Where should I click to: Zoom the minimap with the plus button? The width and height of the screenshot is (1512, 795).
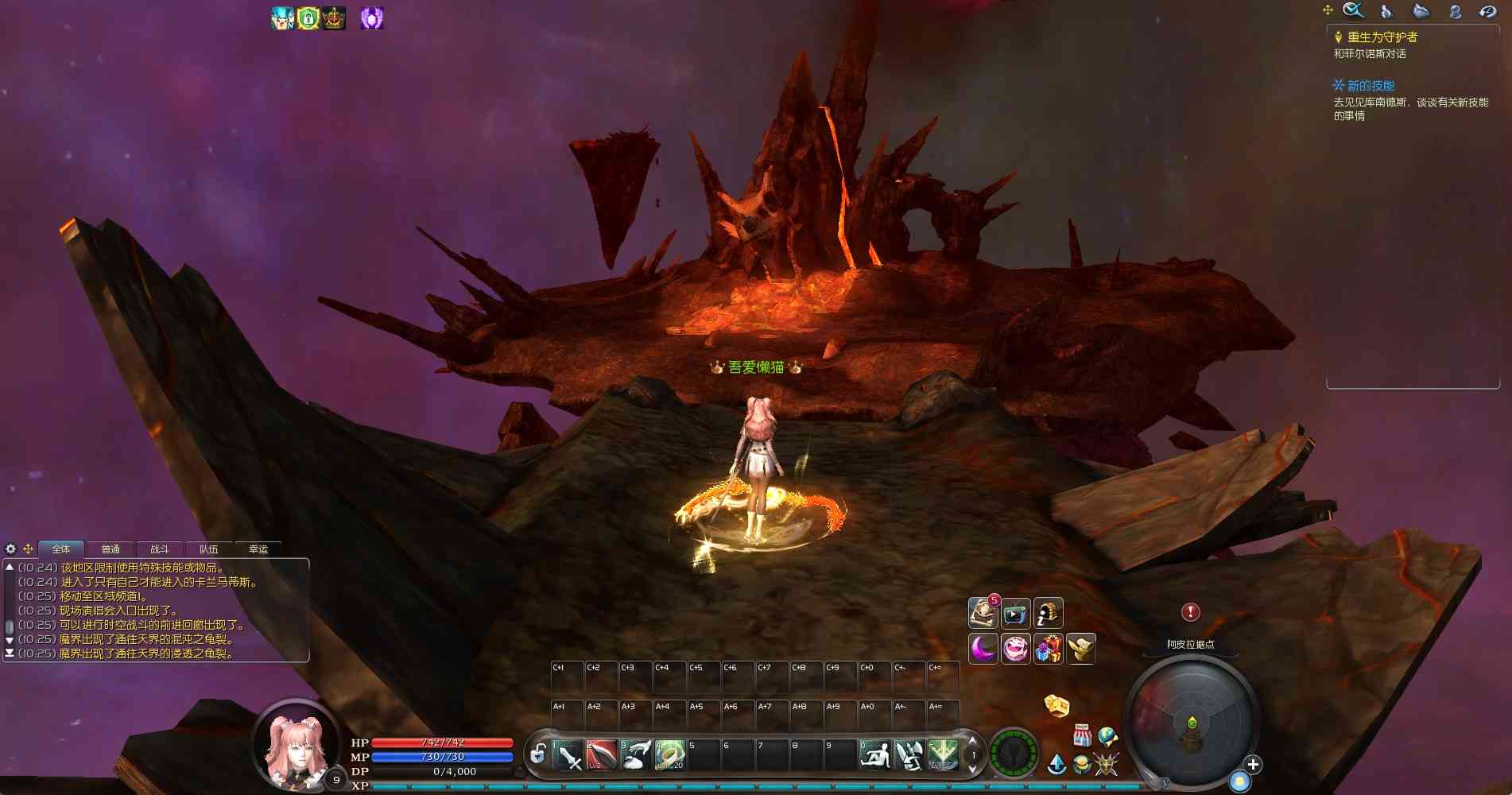pyautogui.click(x=1253, y=765)
